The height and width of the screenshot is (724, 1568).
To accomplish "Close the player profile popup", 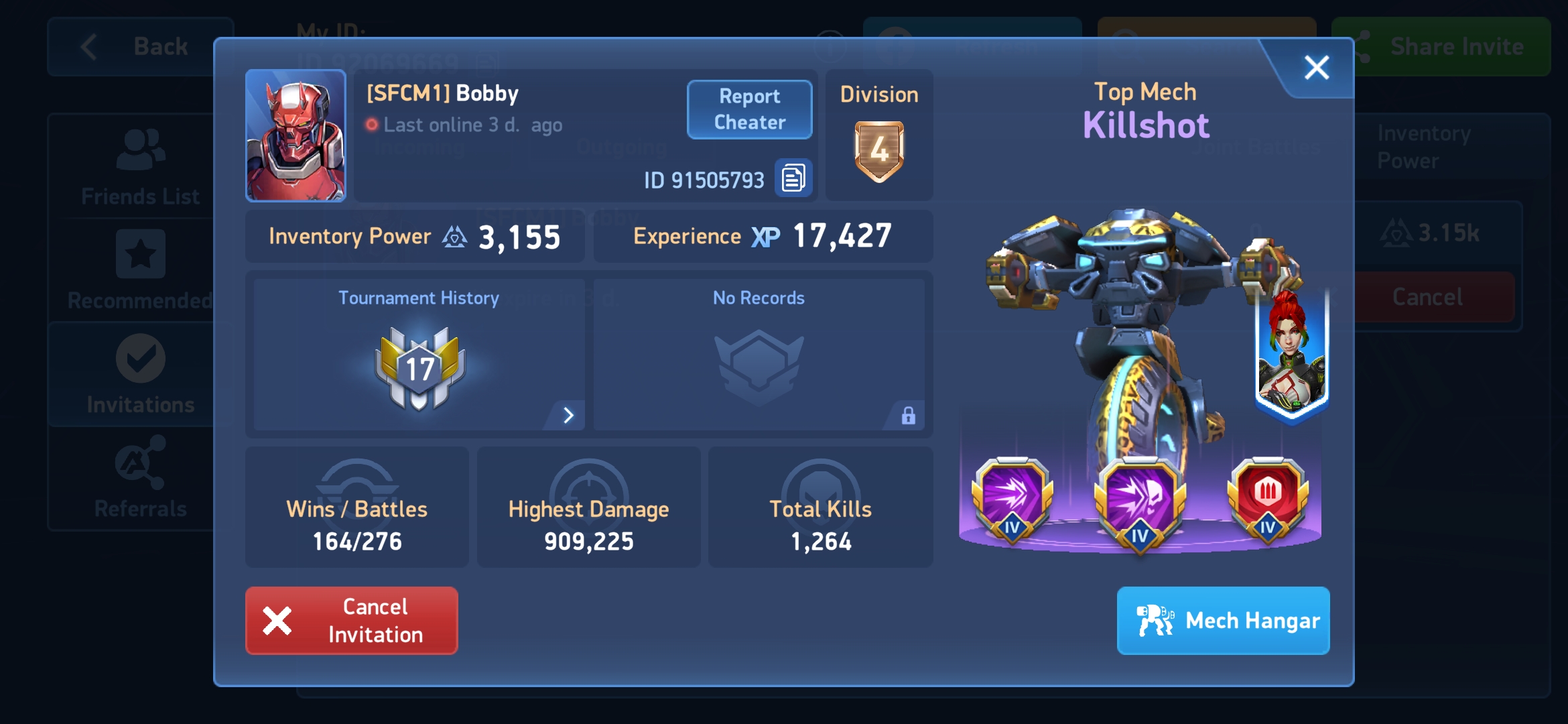I will [x=1316, y=68].
